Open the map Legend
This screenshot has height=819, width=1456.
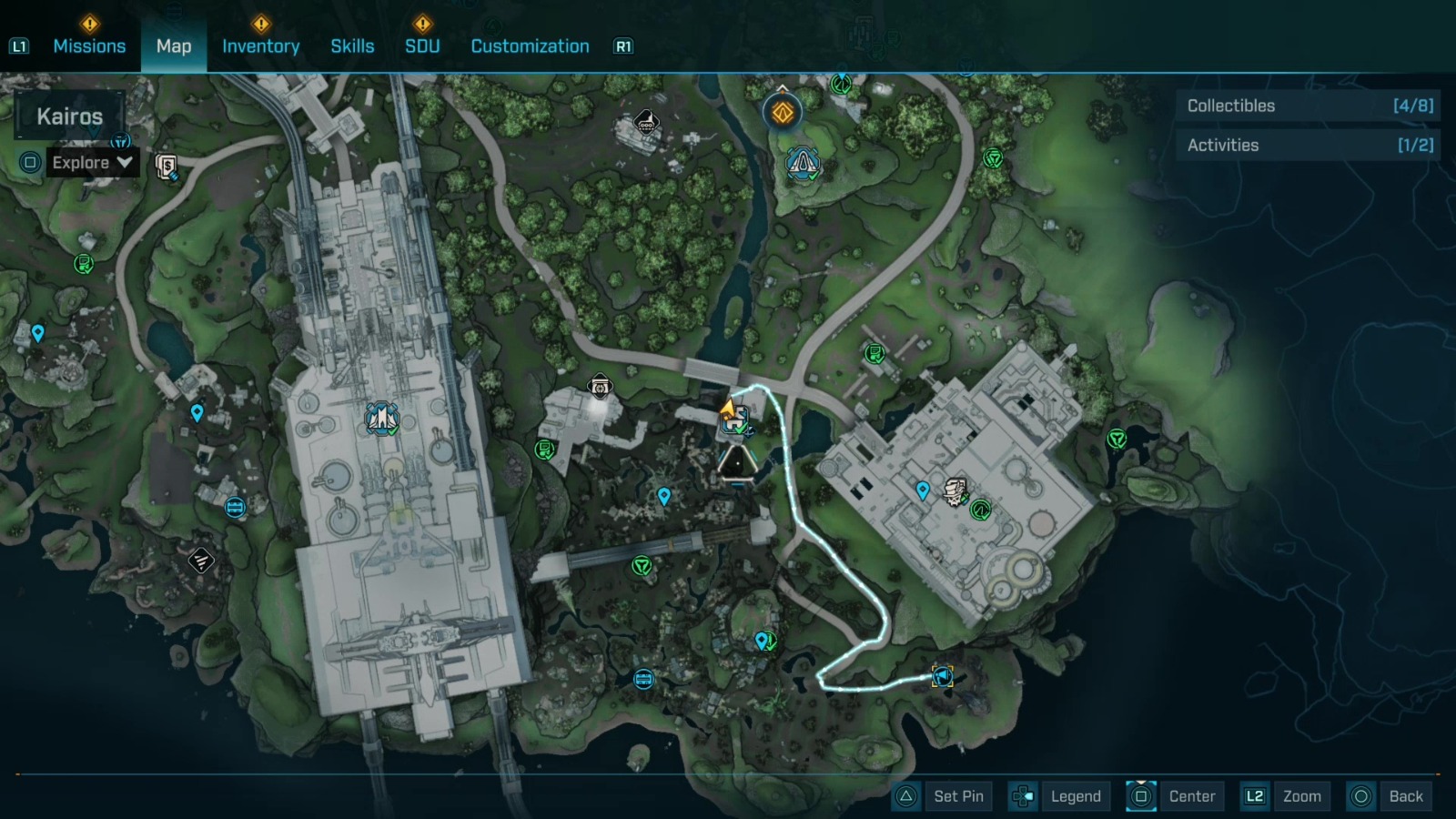point(1075,795)
